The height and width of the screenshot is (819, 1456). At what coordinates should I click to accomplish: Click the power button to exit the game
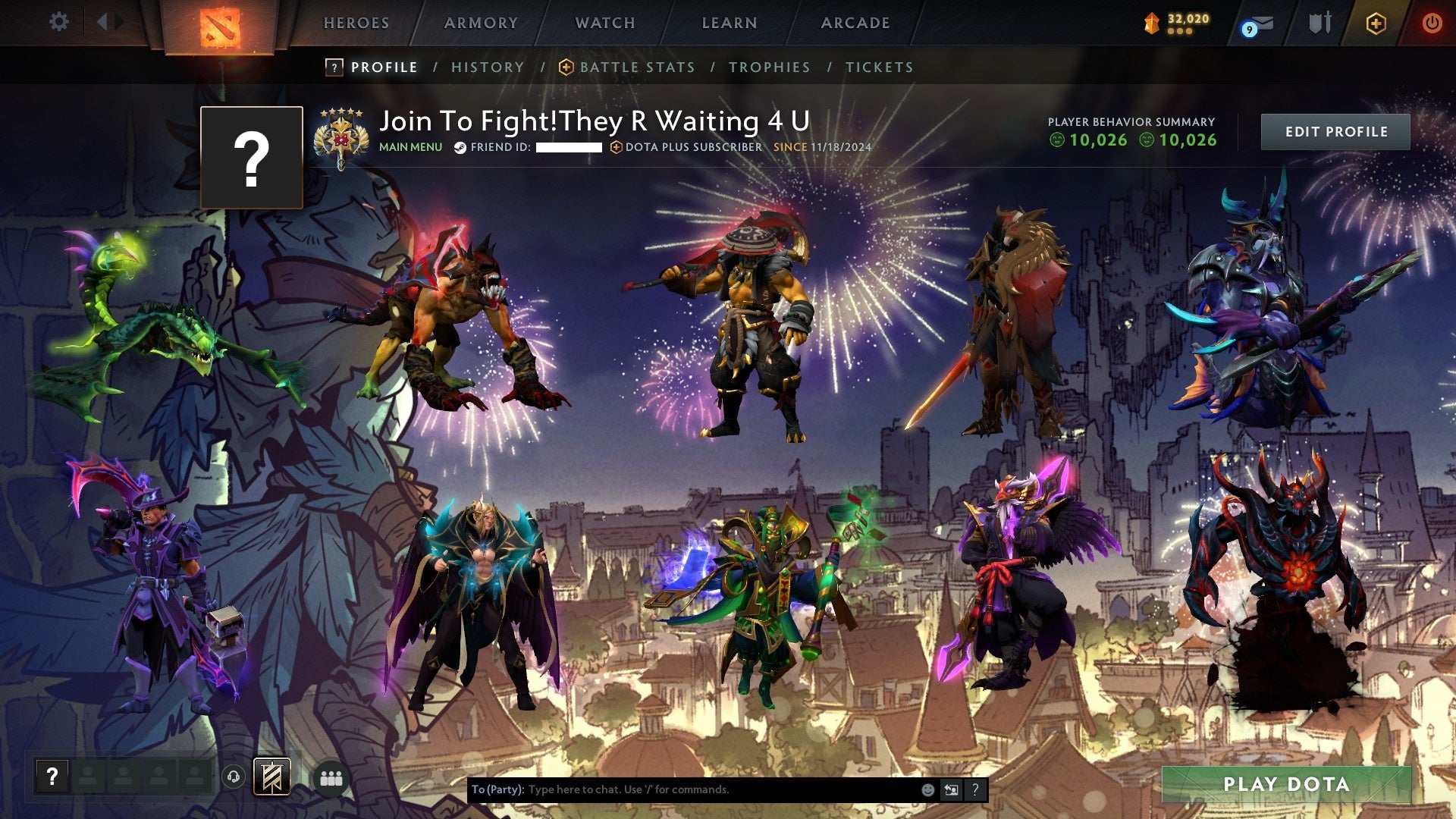point(1434,23)
